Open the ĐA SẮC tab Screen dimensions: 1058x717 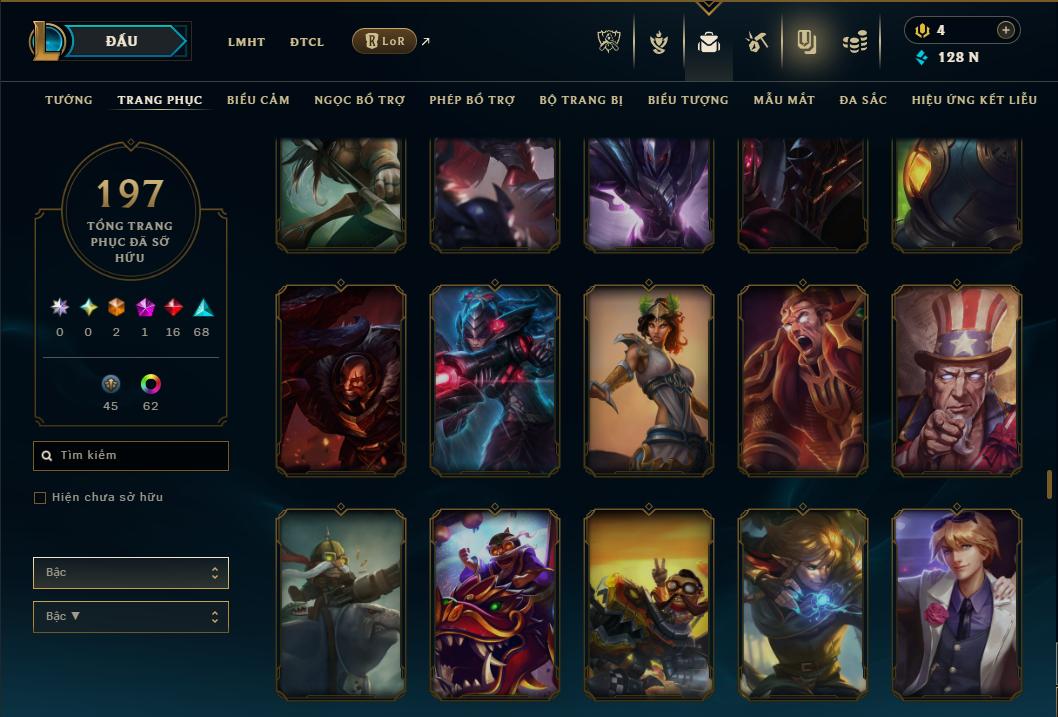[x=863, y=100]
